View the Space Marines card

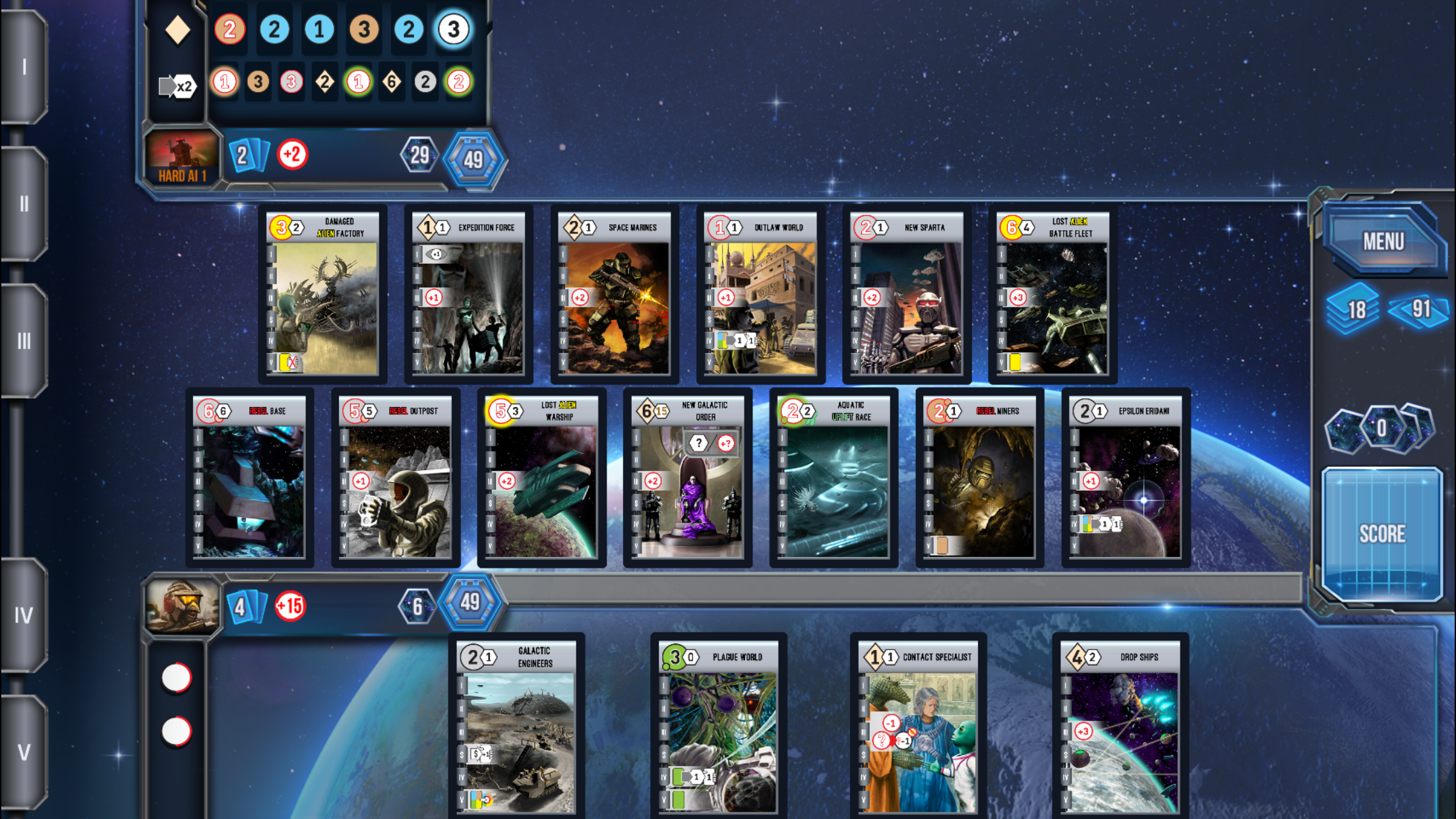(x=615, y=294)
